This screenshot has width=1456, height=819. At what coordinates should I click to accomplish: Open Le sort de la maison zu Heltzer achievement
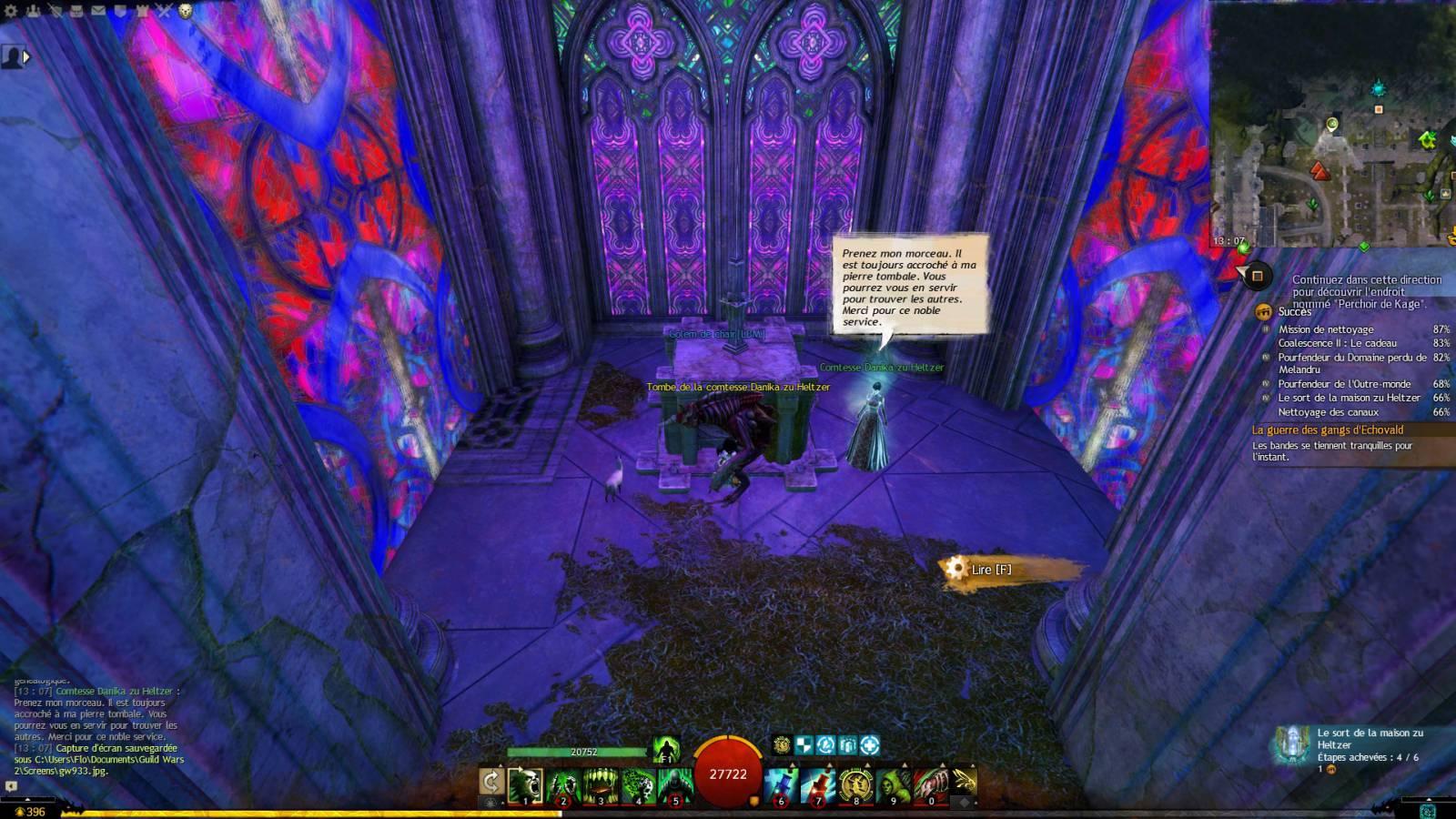pyautogui.click(x=1349, y=398)
